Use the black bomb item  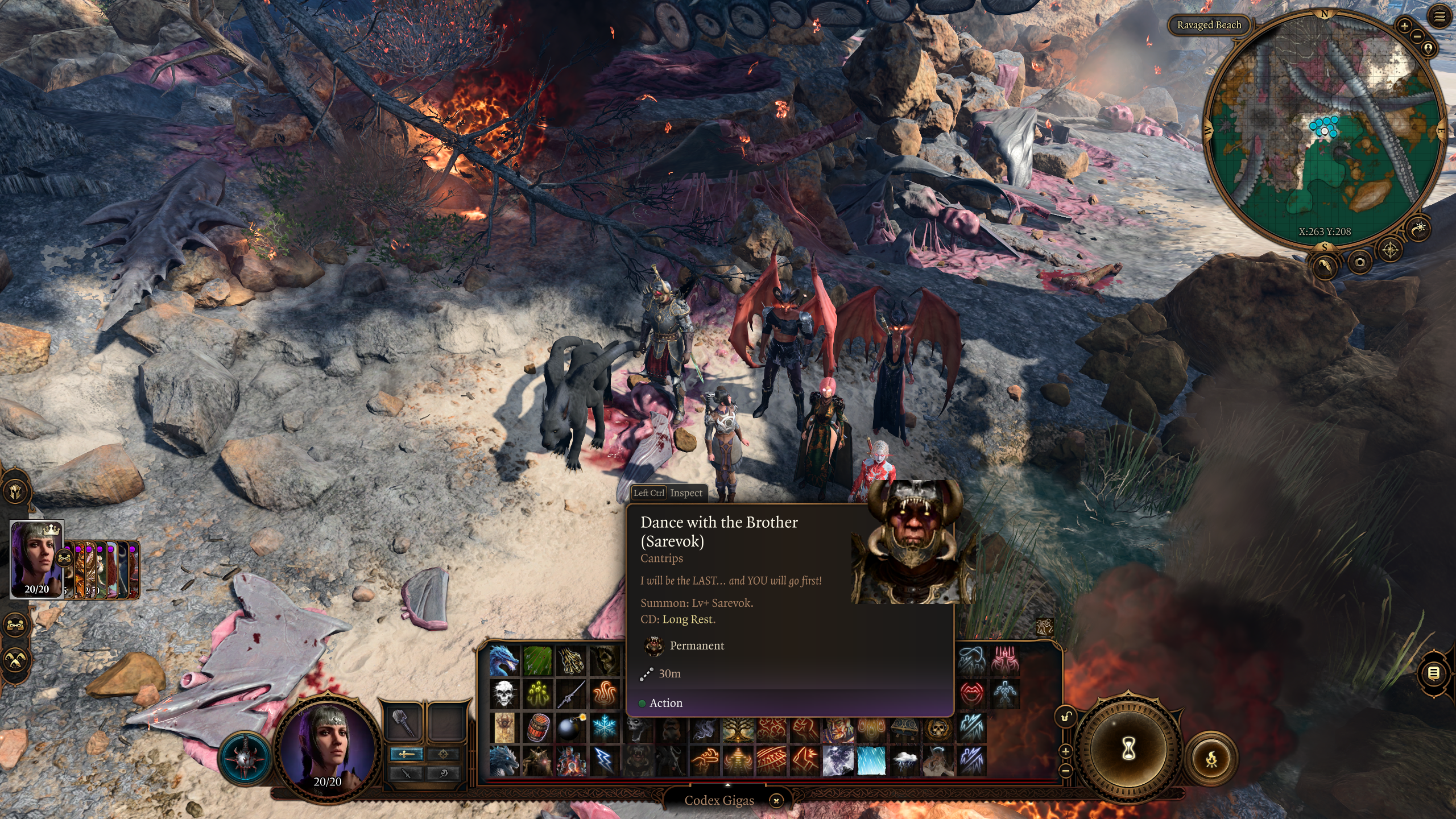(571, 727)
